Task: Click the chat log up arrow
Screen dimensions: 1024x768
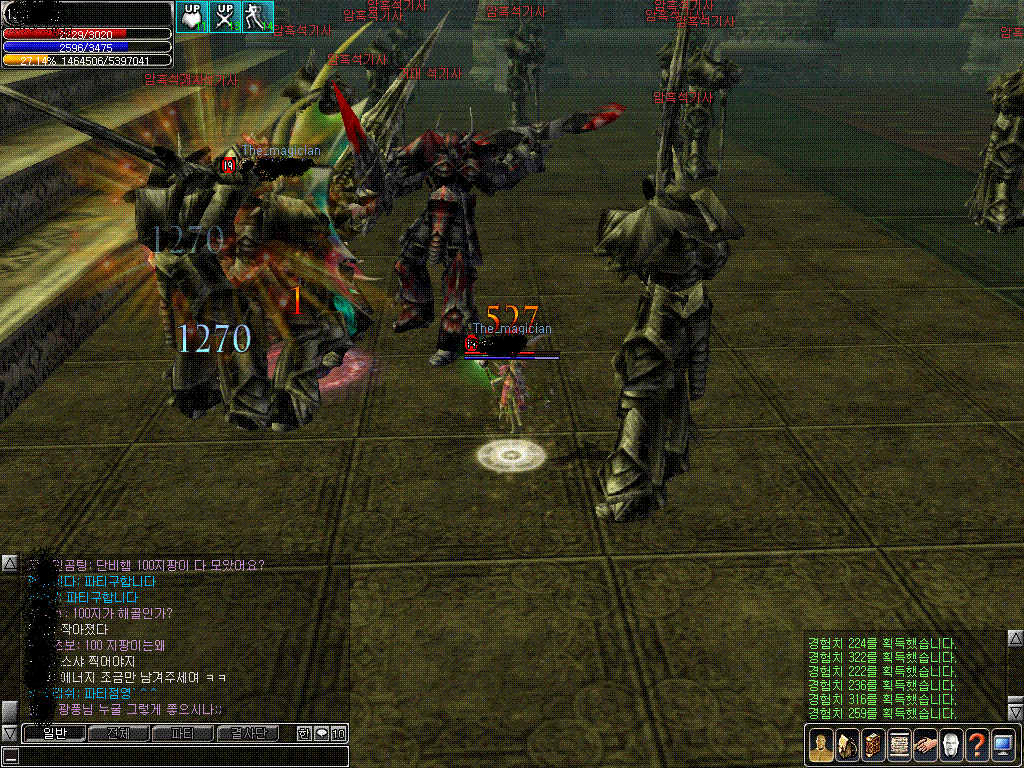Action: 9,564
